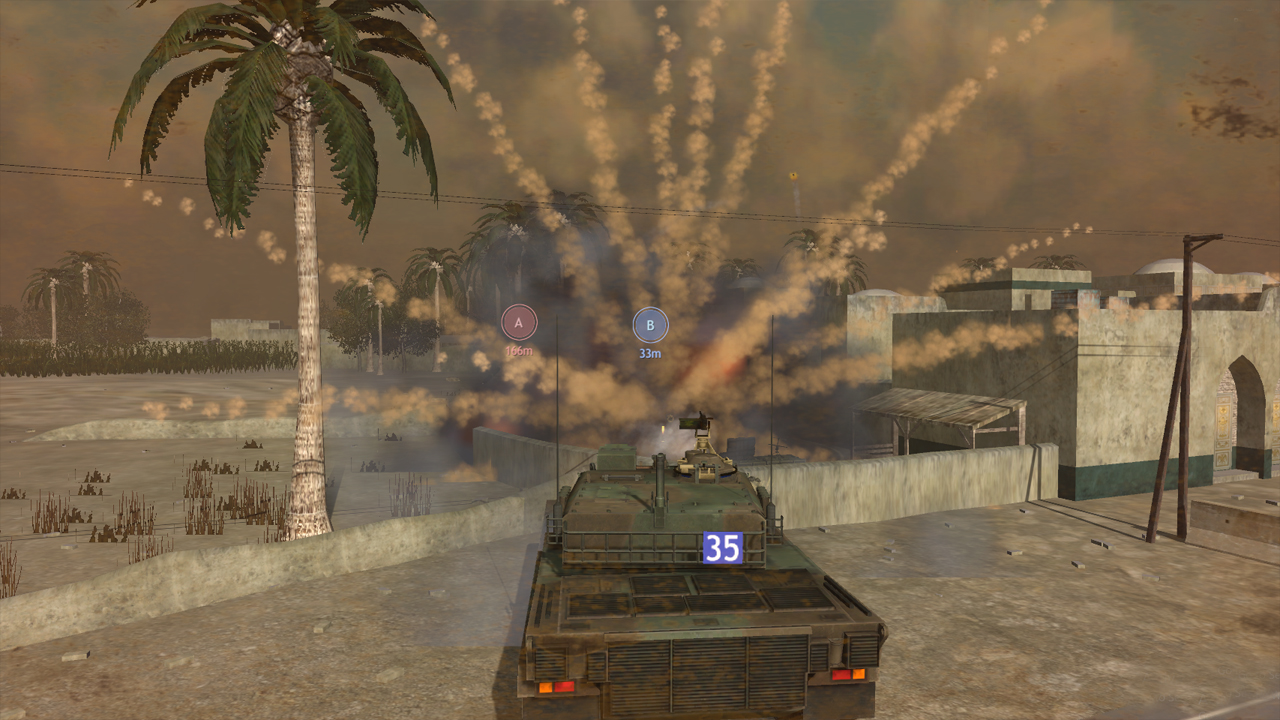The image size is (1280, 720).
Task: Click the distance label "33m" under marker B
Action: (x=650, y=353)
